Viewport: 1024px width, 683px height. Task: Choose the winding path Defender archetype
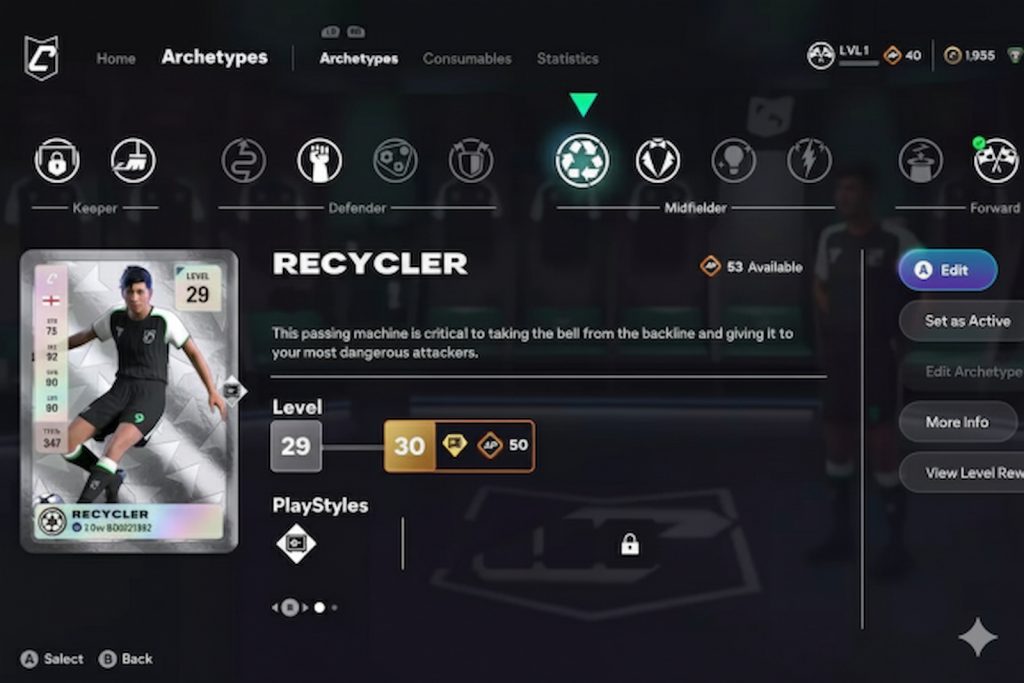coord(243,160)
